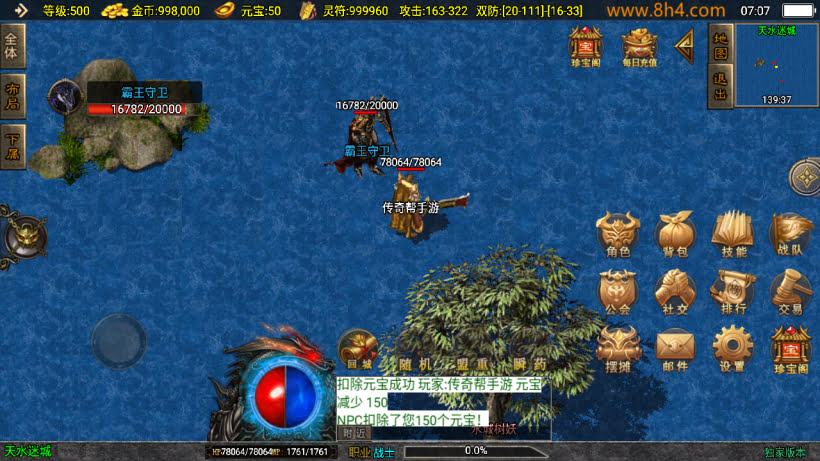Open the 角色 character panel

coord(618,234)
